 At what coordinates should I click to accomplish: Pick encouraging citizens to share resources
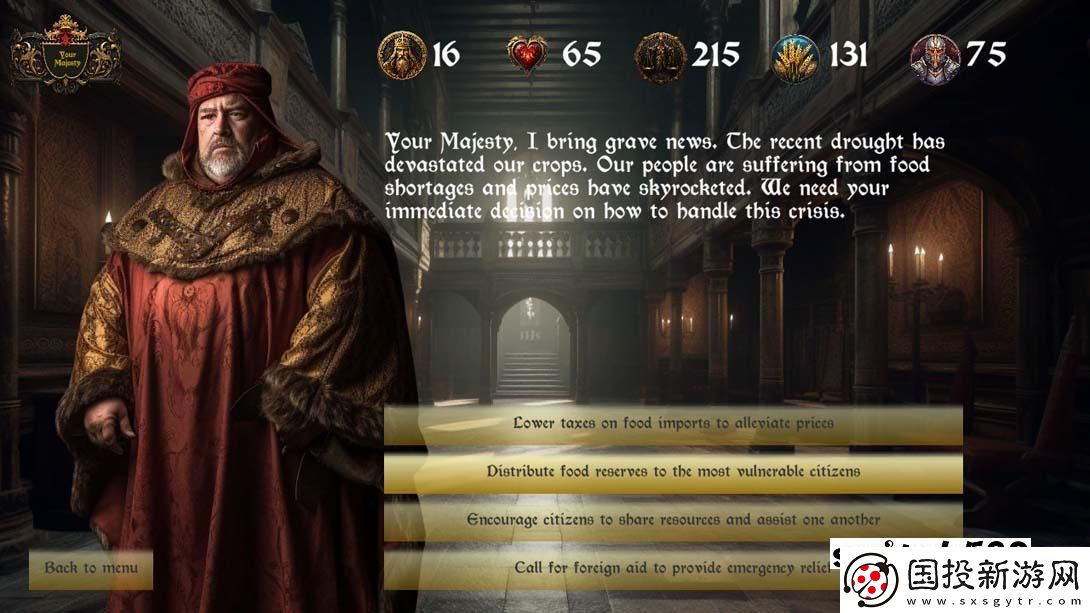672,520
